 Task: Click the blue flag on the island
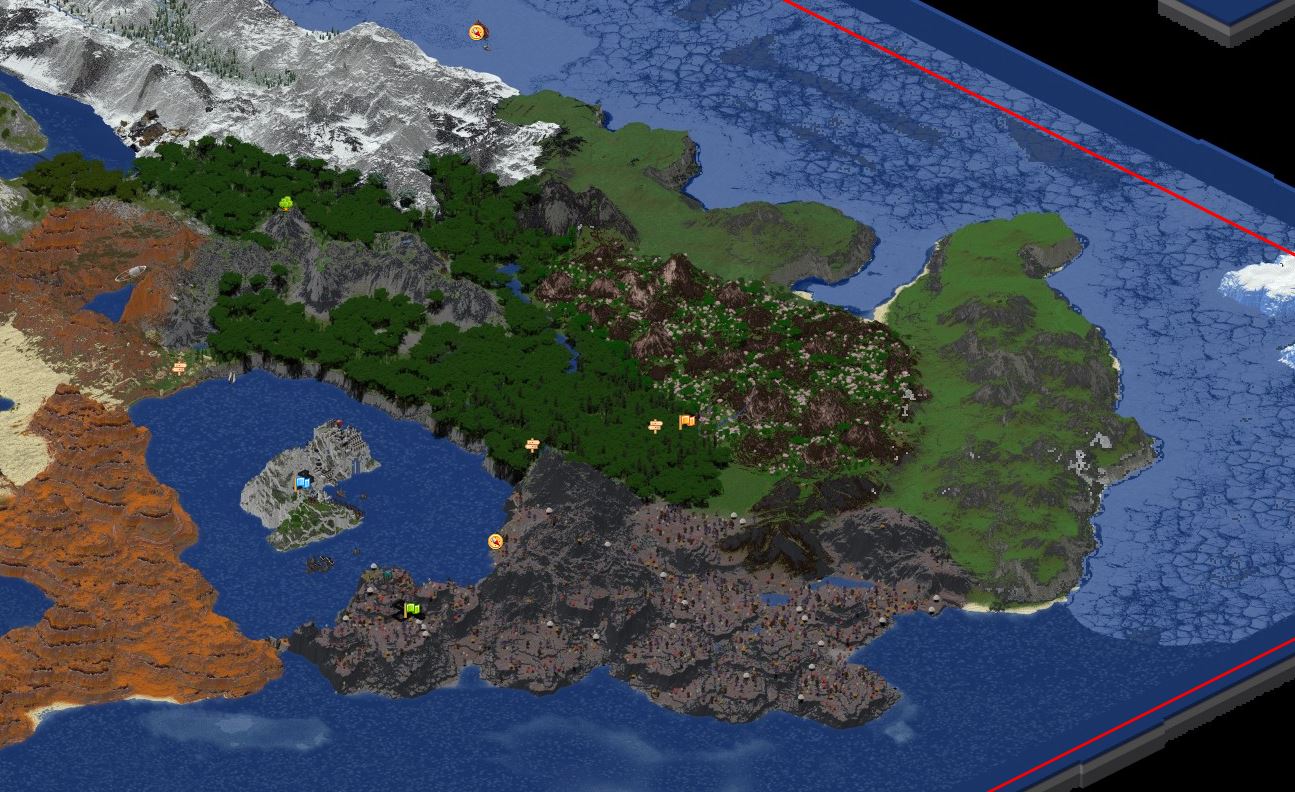click(302, 483)
